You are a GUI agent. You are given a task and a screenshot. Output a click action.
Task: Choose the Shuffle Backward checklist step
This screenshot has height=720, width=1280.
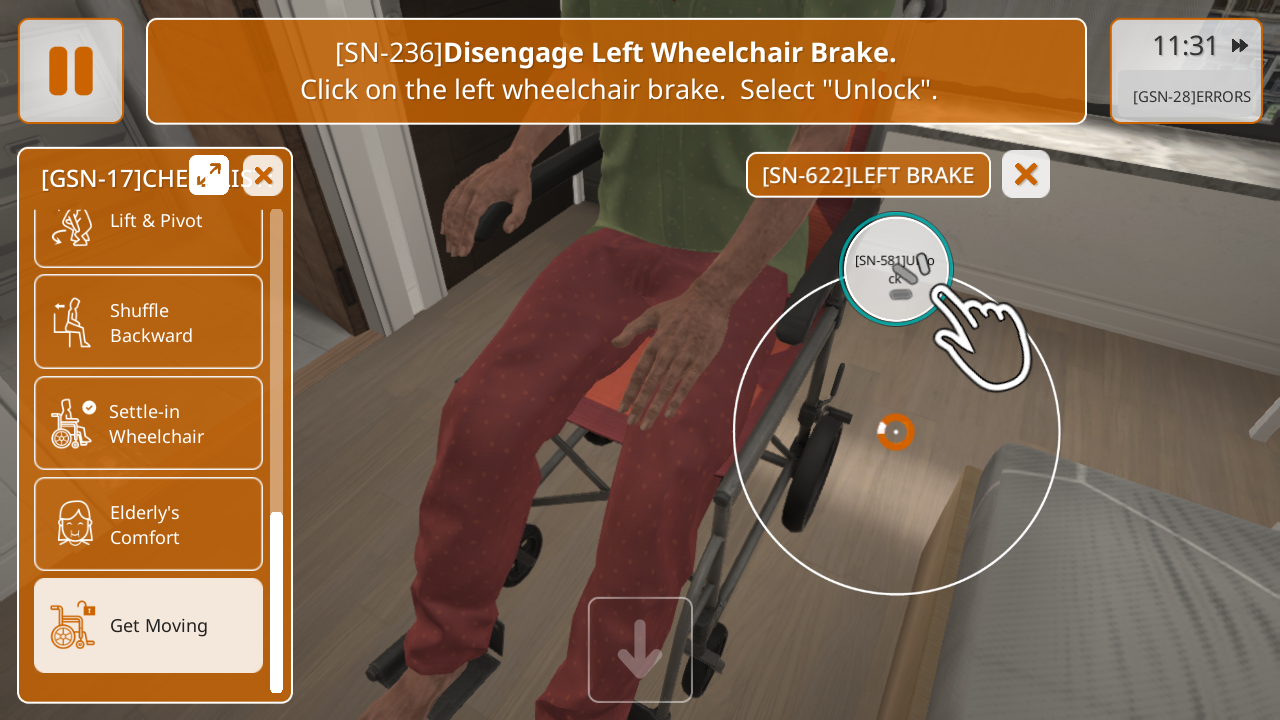(148, 322)
